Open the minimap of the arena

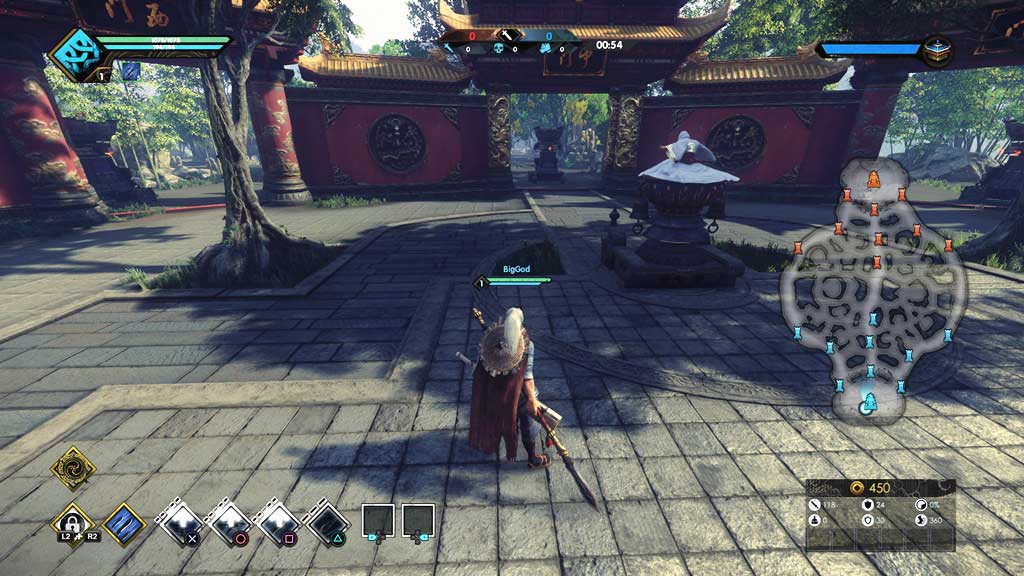(x=873, y=290)
